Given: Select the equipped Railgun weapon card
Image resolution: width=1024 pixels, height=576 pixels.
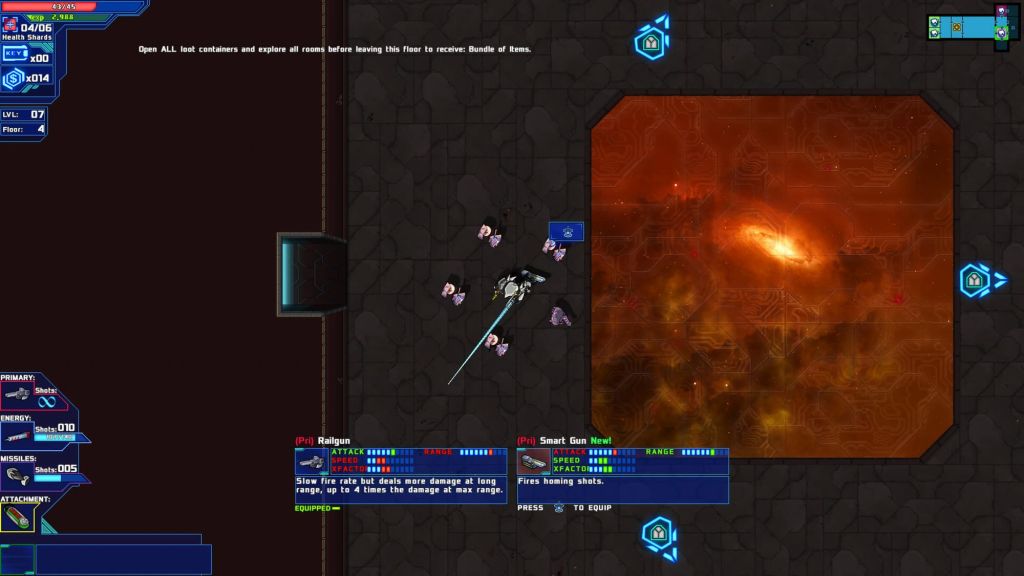Looking at the screenshot, I should click(400, 475).
